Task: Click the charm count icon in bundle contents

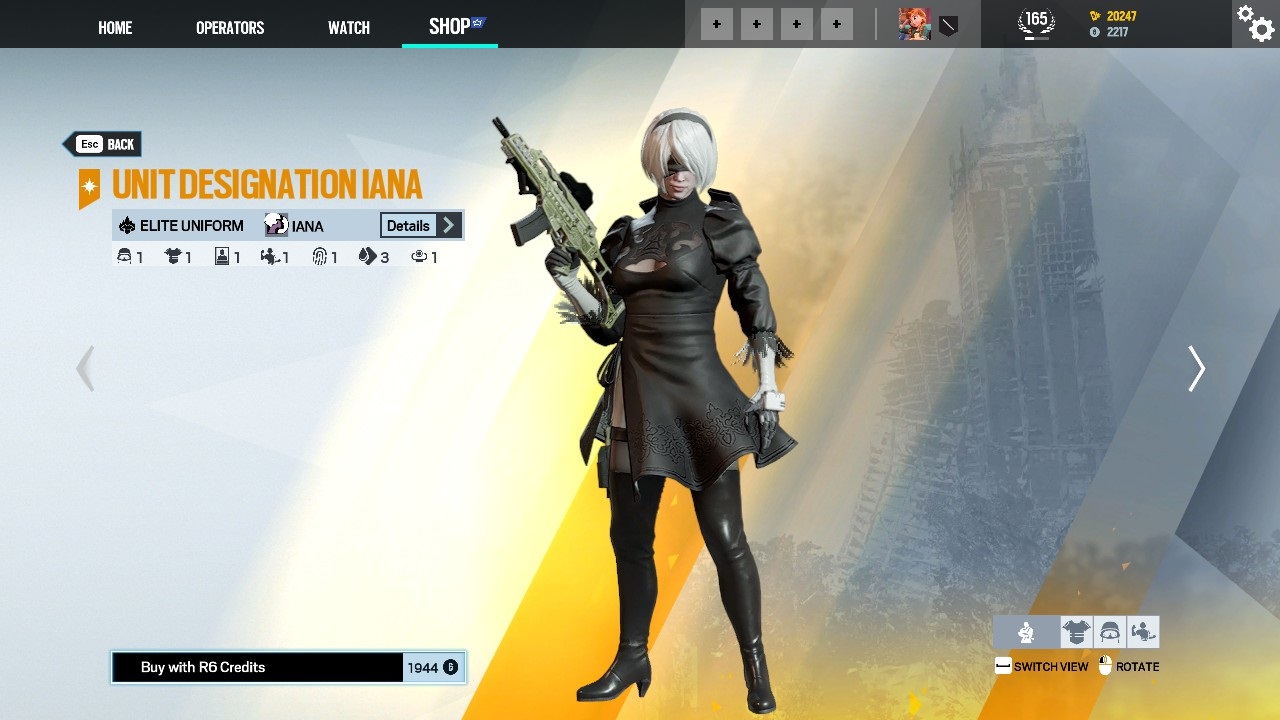Action: (x=420, y=257)
